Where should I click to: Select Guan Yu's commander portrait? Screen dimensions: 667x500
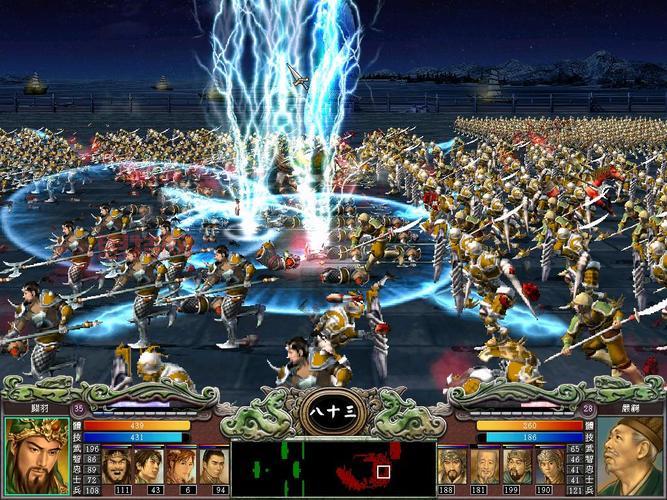pos(37,456)
